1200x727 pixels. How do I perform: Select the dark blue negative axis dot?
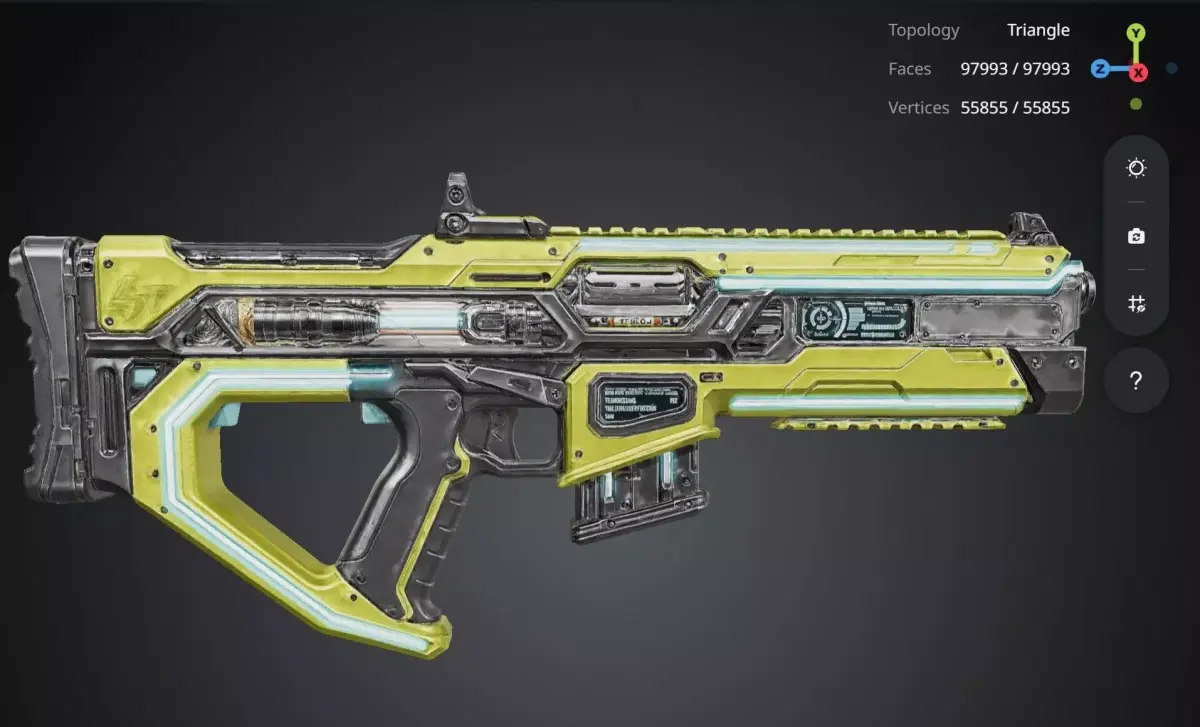[1172, 69]
